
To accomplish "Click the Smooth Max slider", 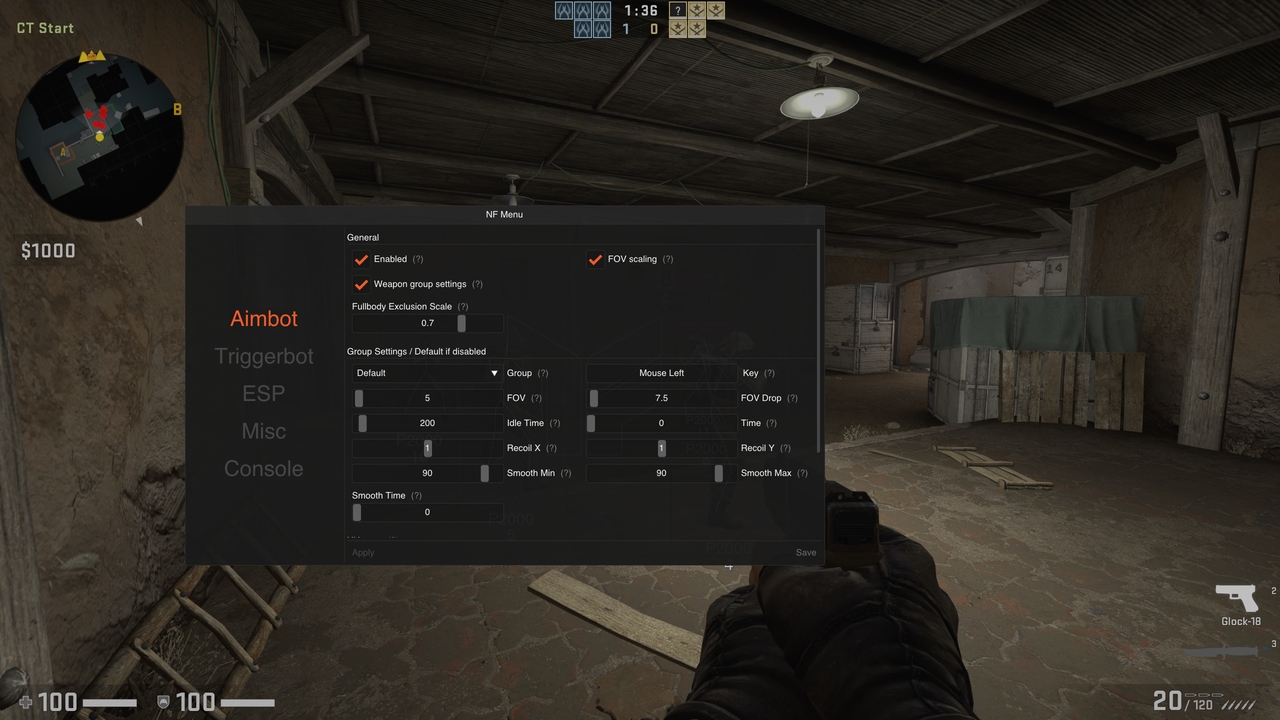I will point(661,473).
